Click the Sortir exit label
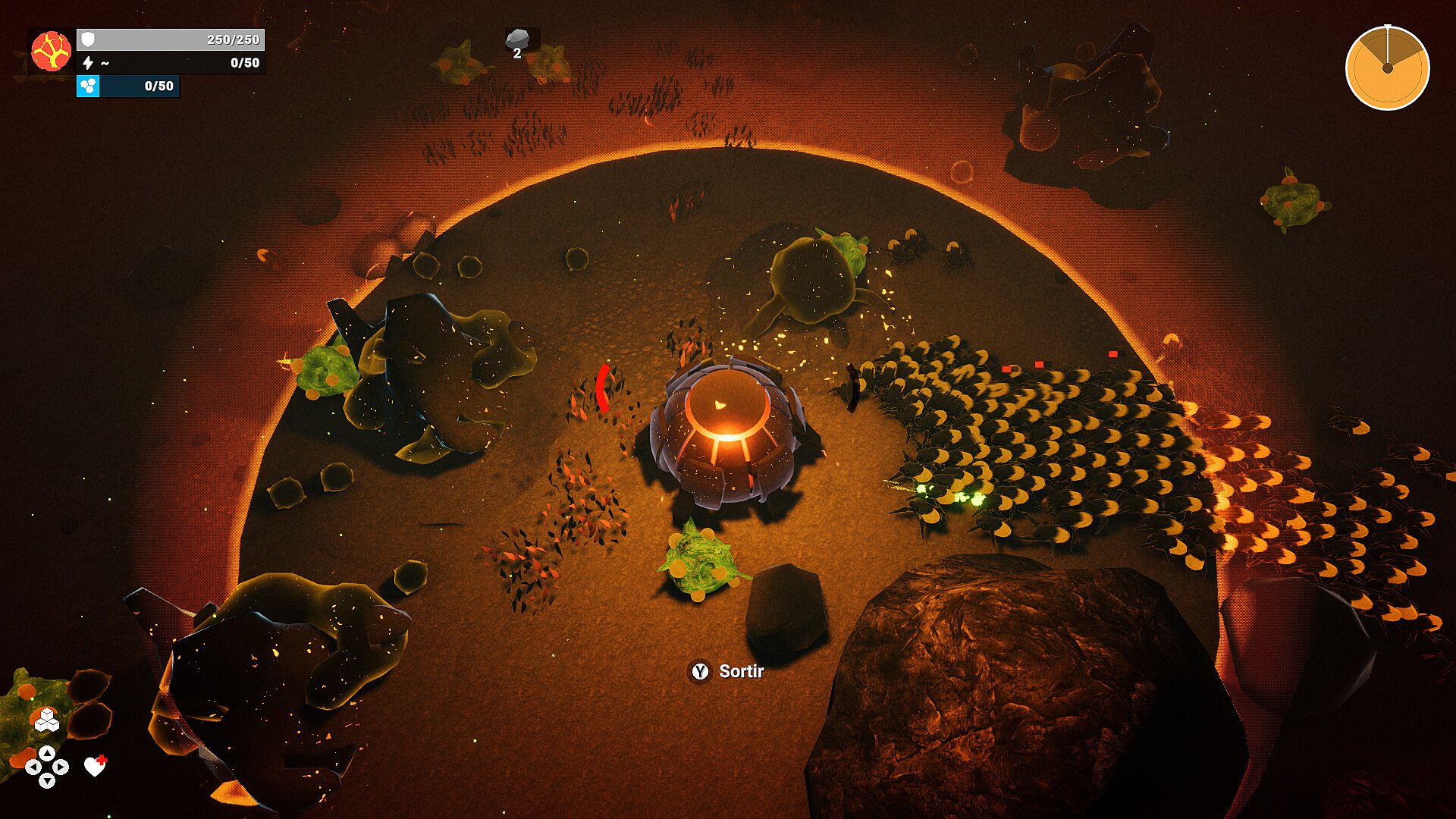Viewport: 1456px width, 819px height. [740, 671]
